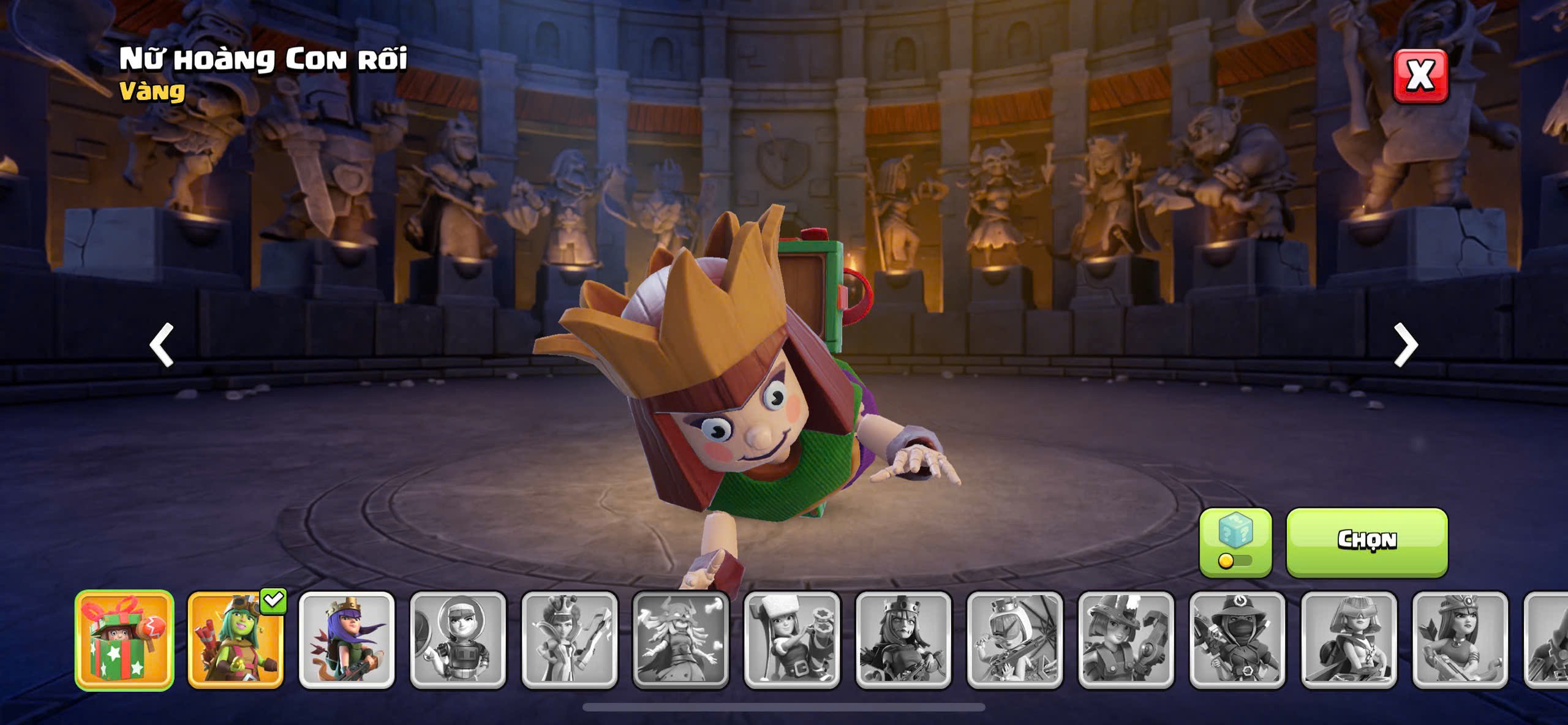
Task: Pick the default purple-haired Archer Queen skin
Action: click(347, 640)
